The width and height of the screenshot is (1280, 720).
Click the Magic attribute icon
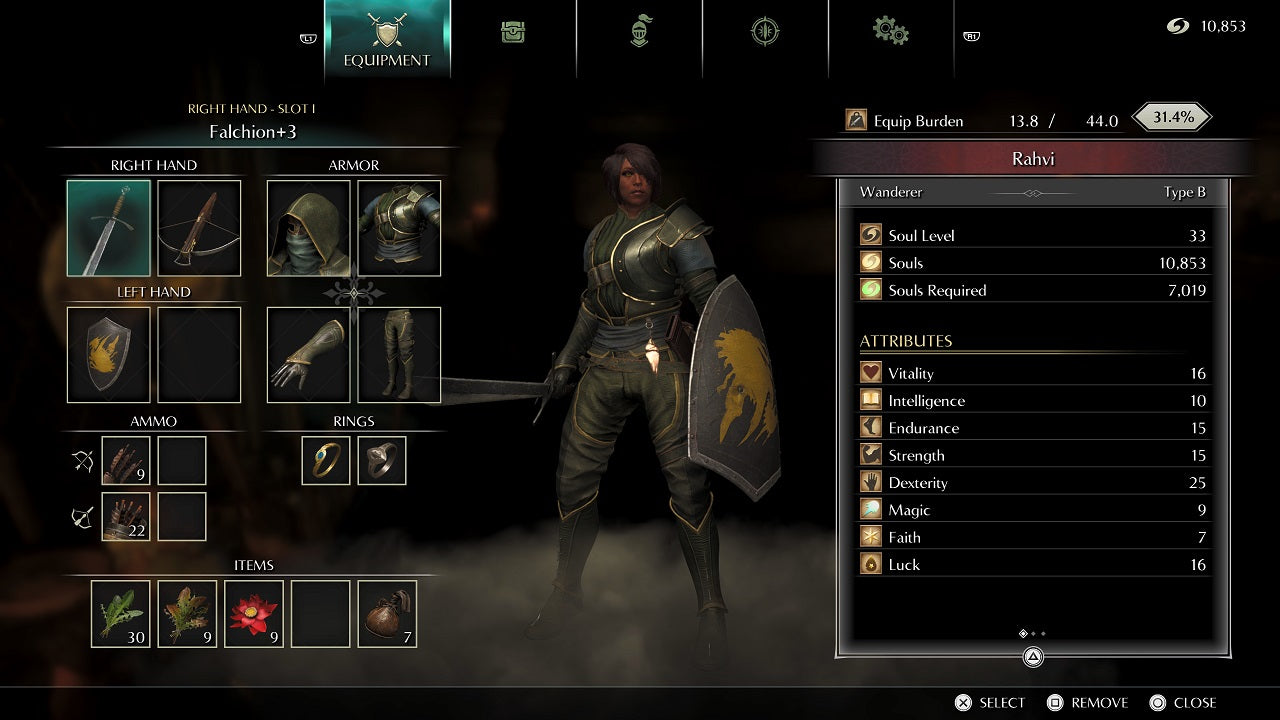point(870,509)
